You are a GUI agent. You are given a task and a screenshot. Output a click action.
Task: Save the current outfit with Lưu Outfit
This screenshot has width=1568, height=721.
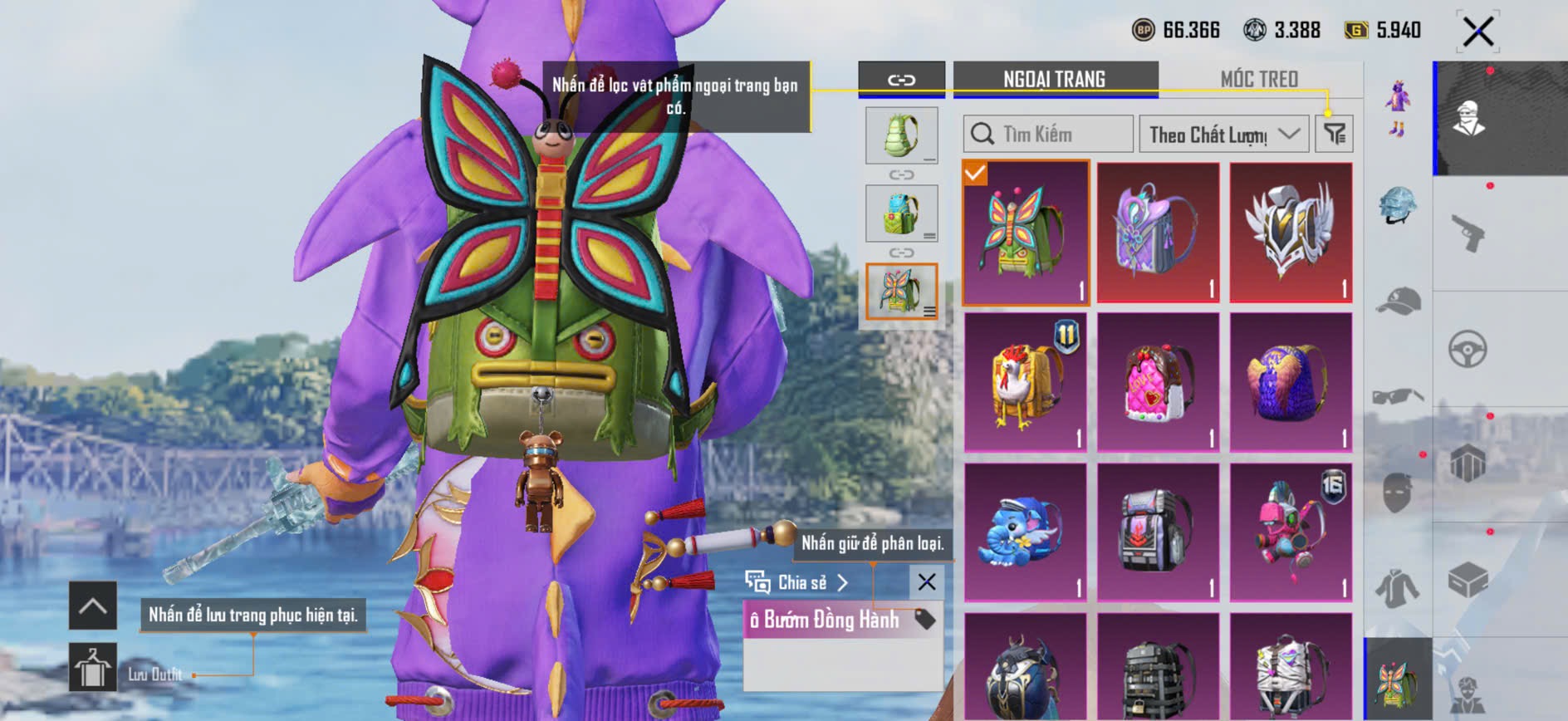click(93, 667)
